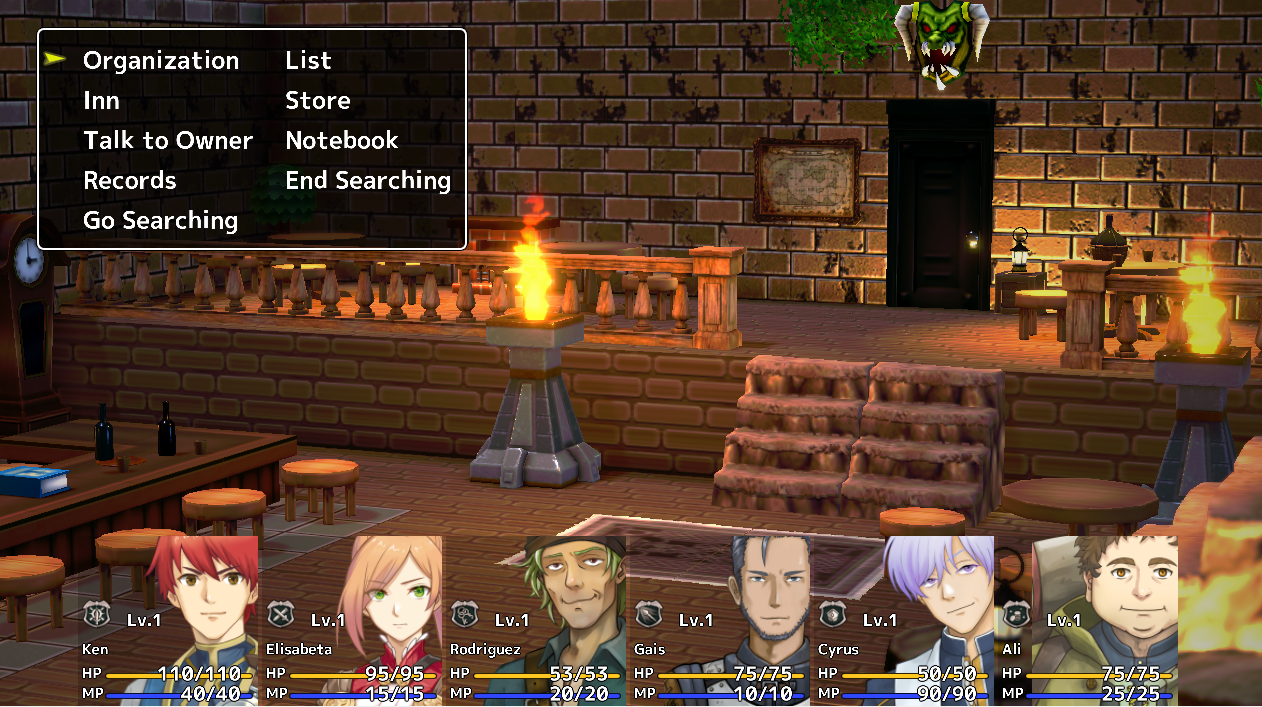Screen dimensions: 1262x707
Task: Pick Ali's party portrait
Action: (x=1089, y=620)
